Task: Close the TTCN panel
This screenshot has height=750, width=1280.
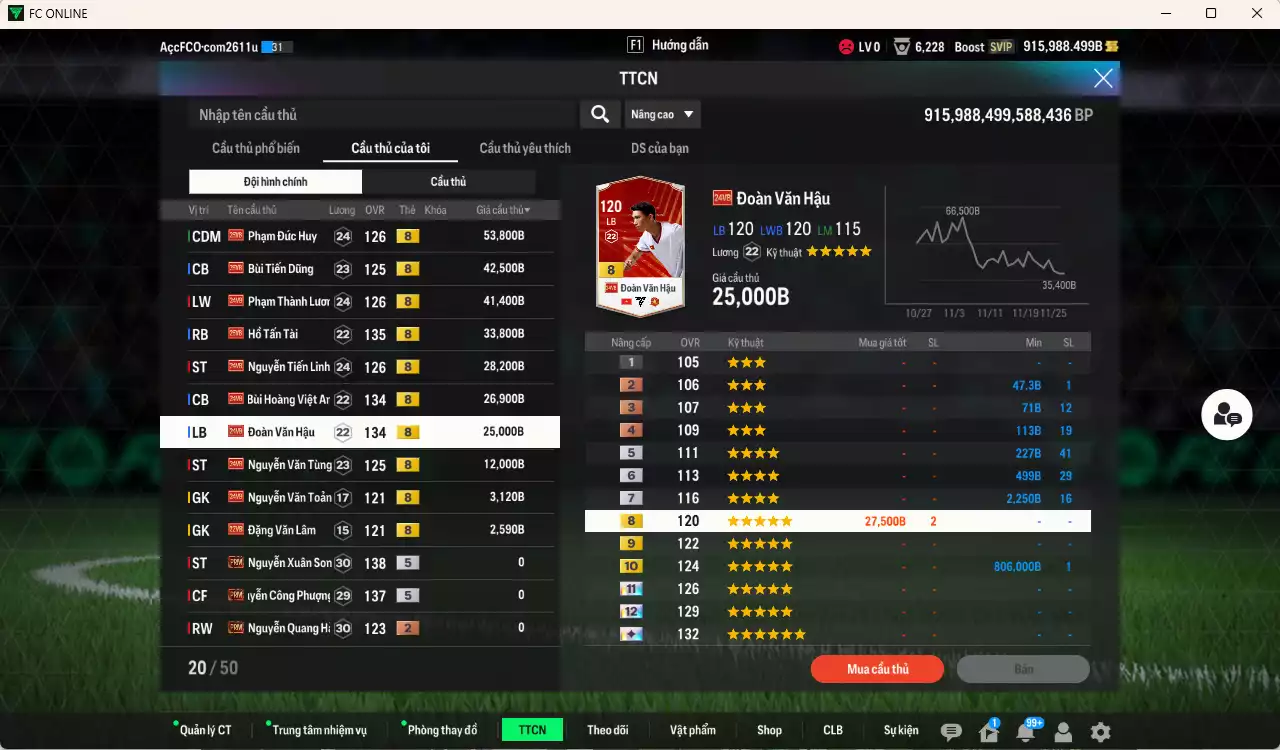Action: click(1103, 78)
